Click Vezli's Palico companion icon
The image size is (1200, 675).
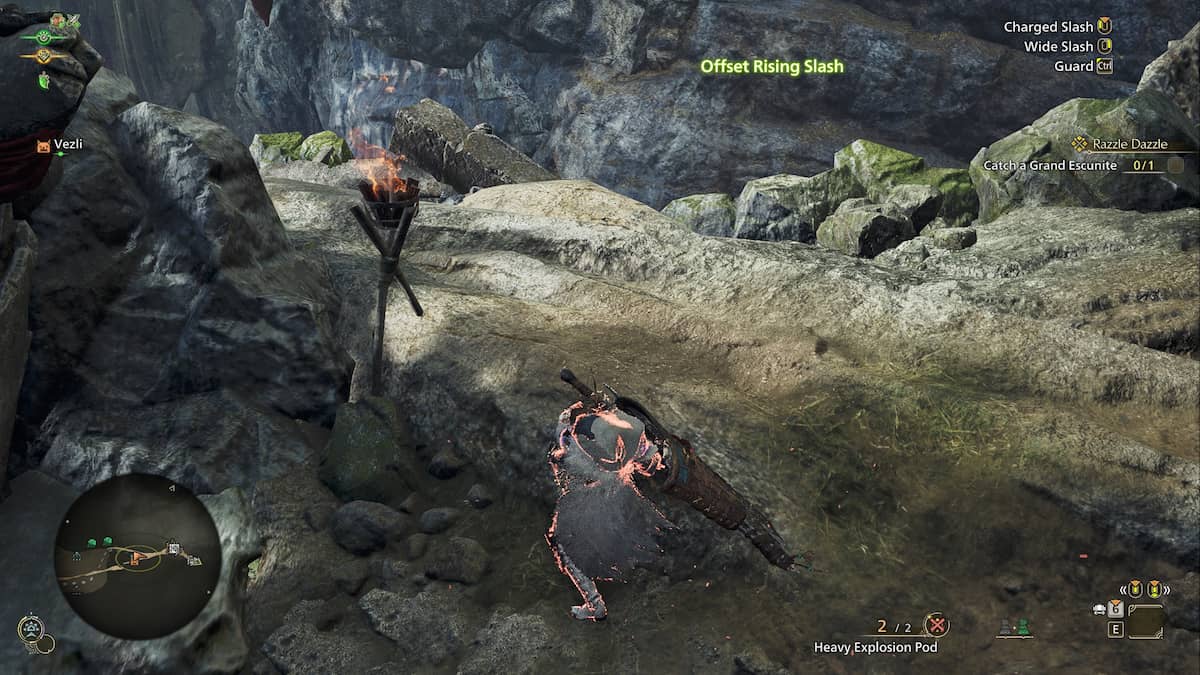[x=42, y=145]
